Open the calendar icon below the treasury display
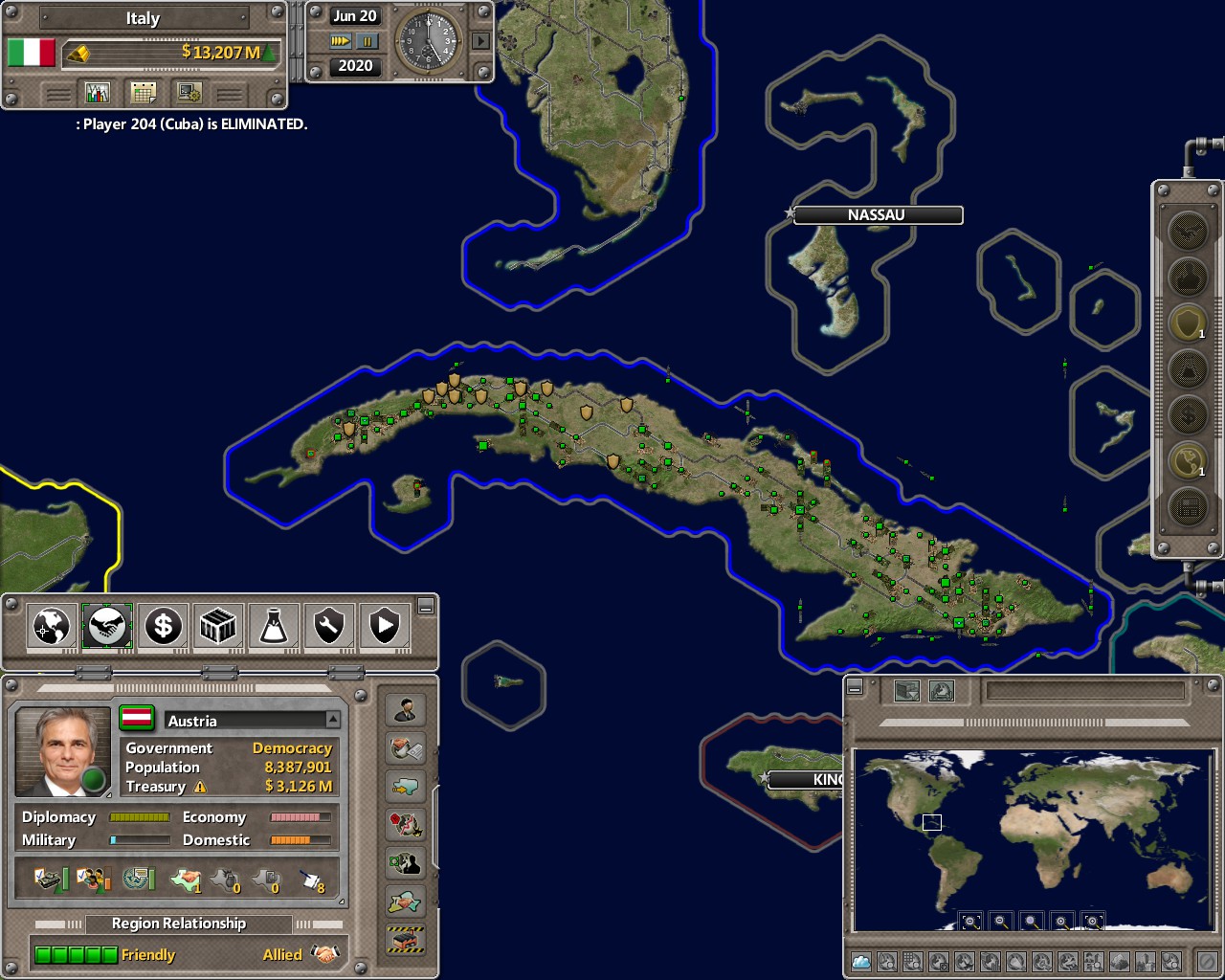Image resolution: width=1225 pixels, height=980 pixels. (x=142, y=92)
